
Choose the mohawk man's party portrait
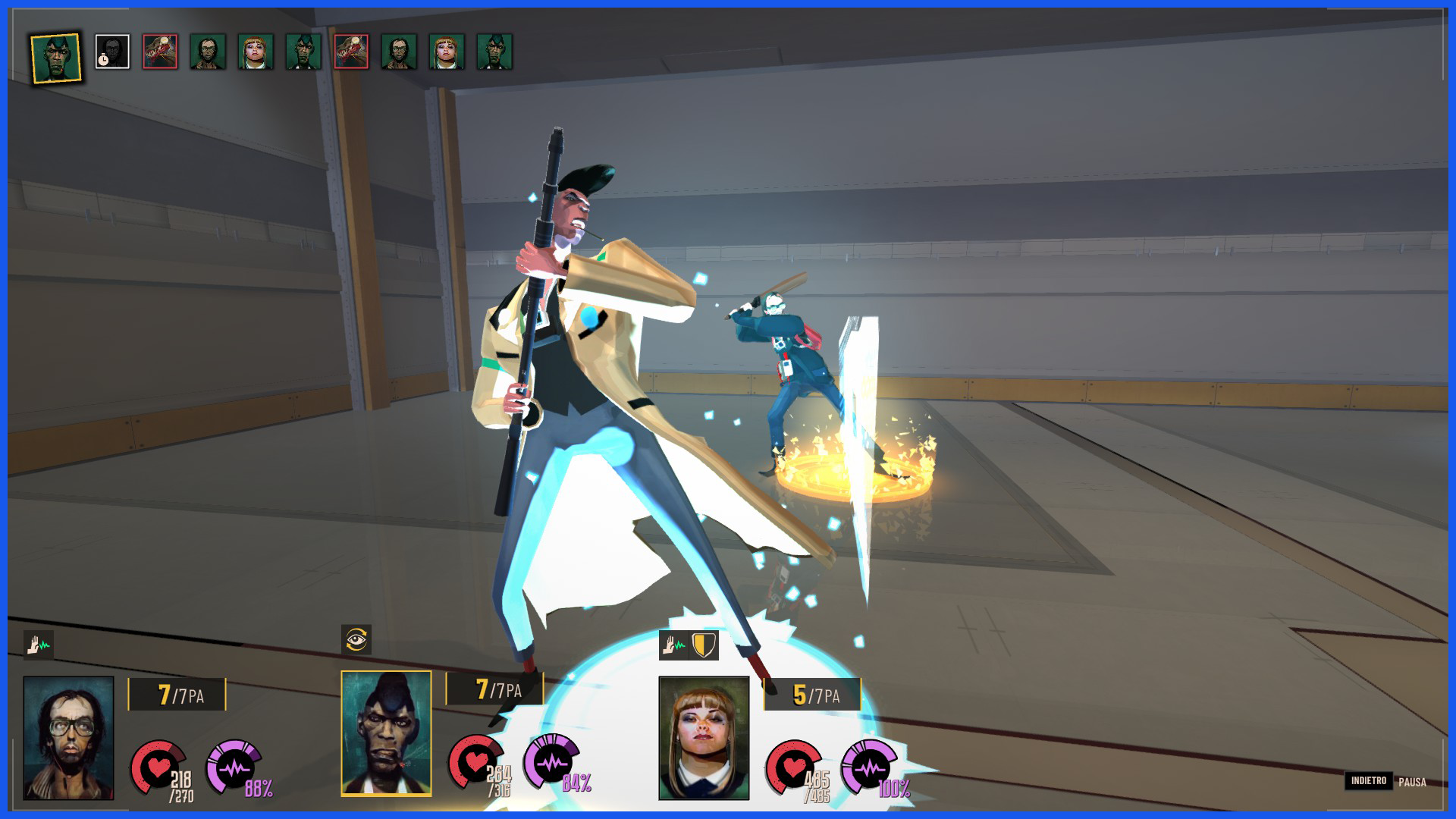pyautogui.click(x=386, y=733)
